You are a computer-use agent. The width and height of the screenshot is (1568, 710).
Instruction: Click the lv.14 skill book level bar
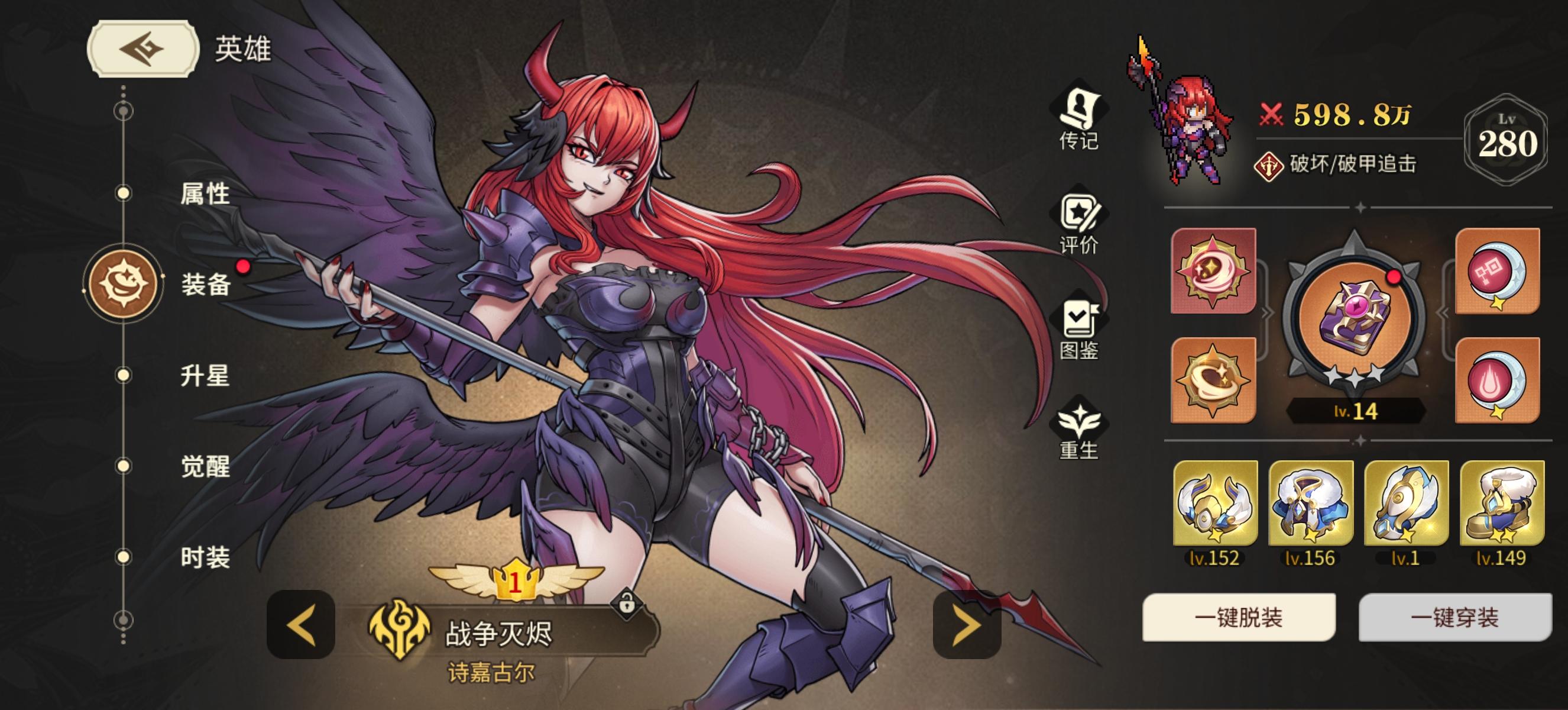pyautogui.click(x=1357, y=414)
